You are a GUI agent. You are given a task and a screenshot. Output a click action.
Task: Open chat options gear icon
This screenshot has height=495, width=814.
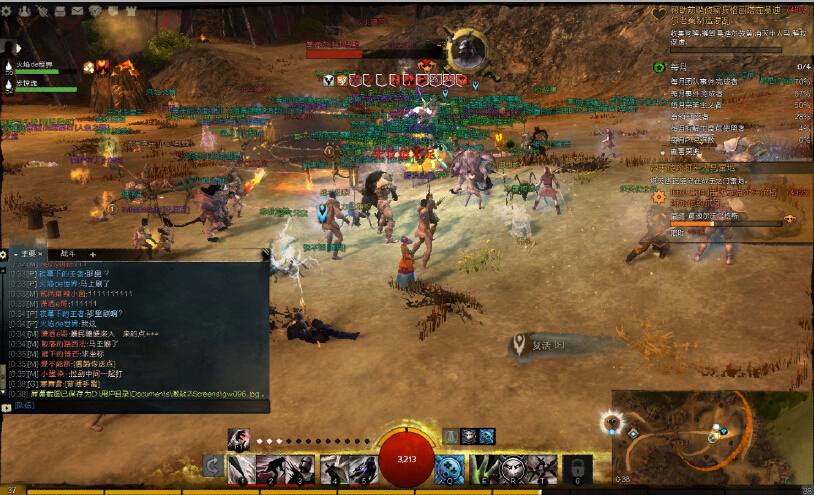(x=4, y=254)
